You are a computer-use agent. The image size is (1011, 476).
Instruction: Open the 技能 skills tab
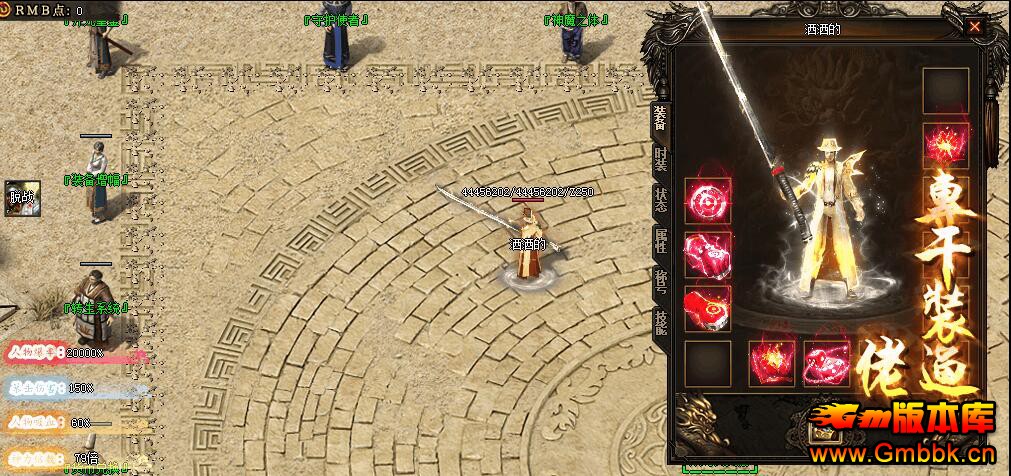coord(660,320)
